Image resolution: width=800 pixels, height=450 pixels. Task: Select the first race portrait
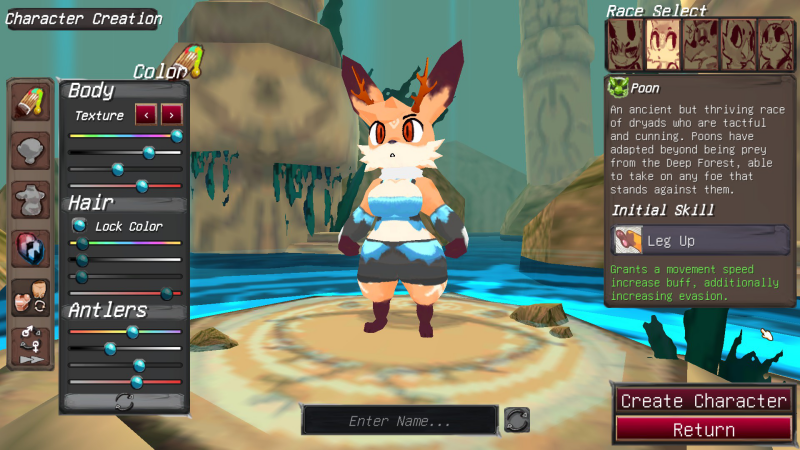[624, 45]
